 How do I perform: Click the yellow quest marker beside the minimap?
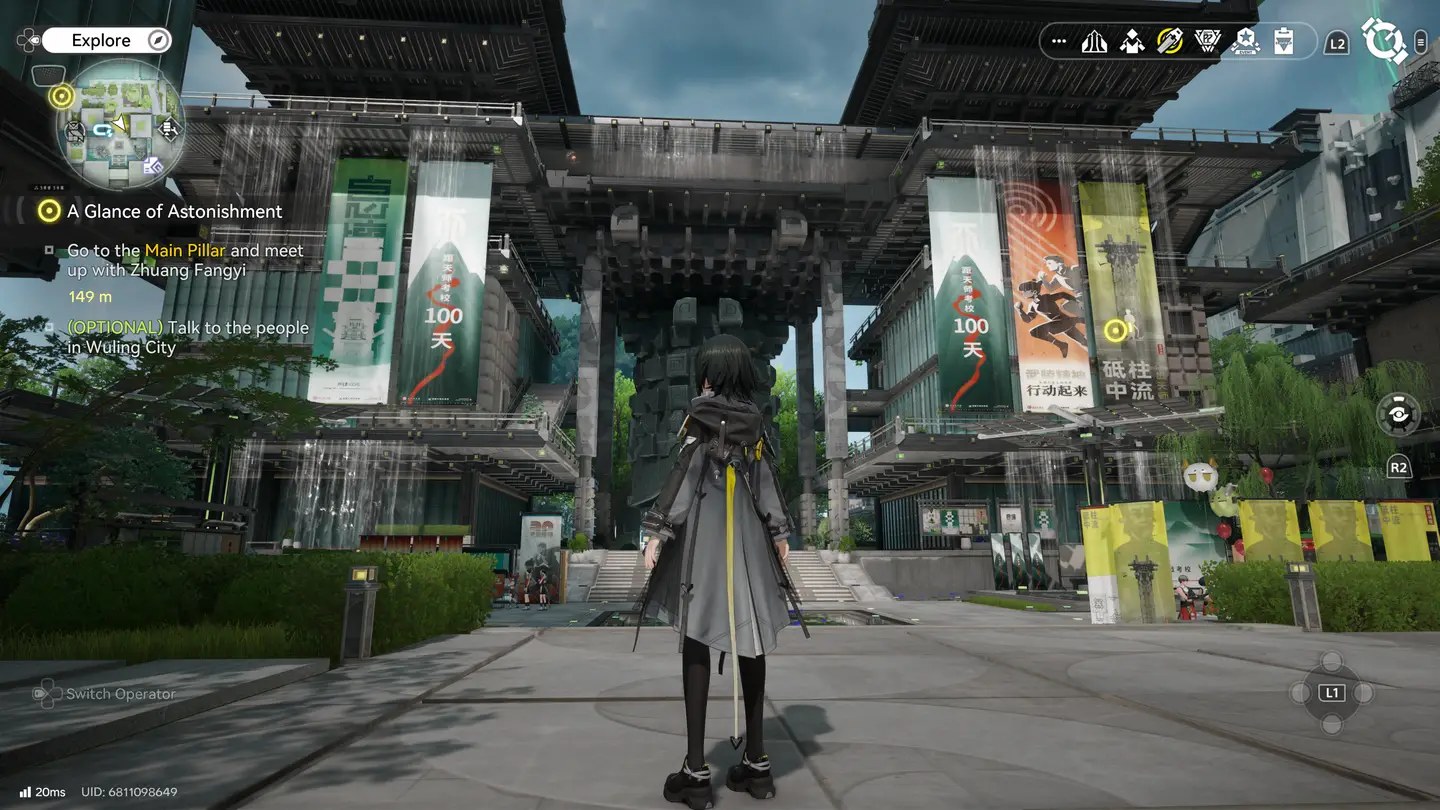62,96
